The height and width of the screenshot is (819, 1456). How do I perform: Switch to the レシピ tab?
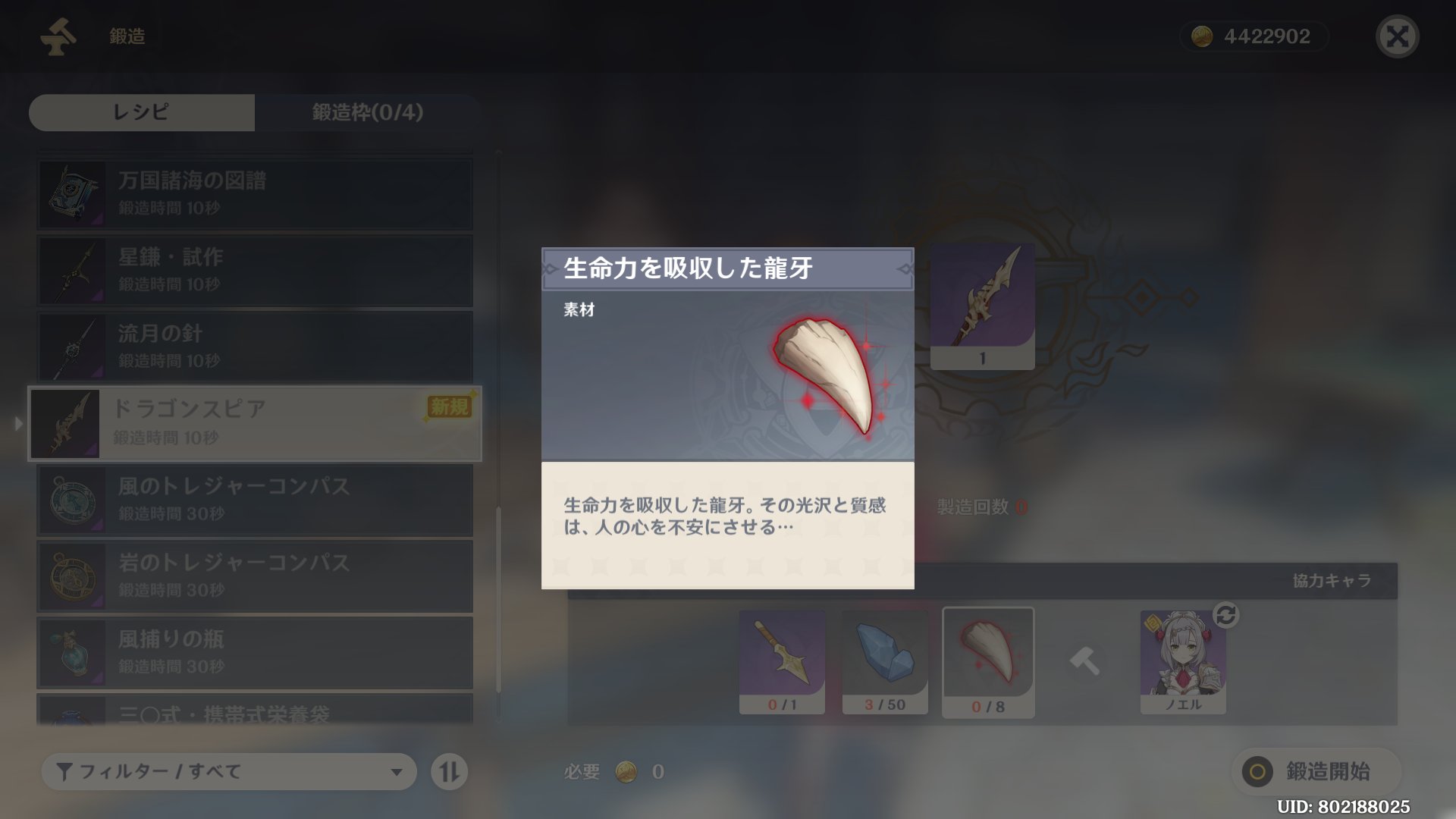click(141, 112)
